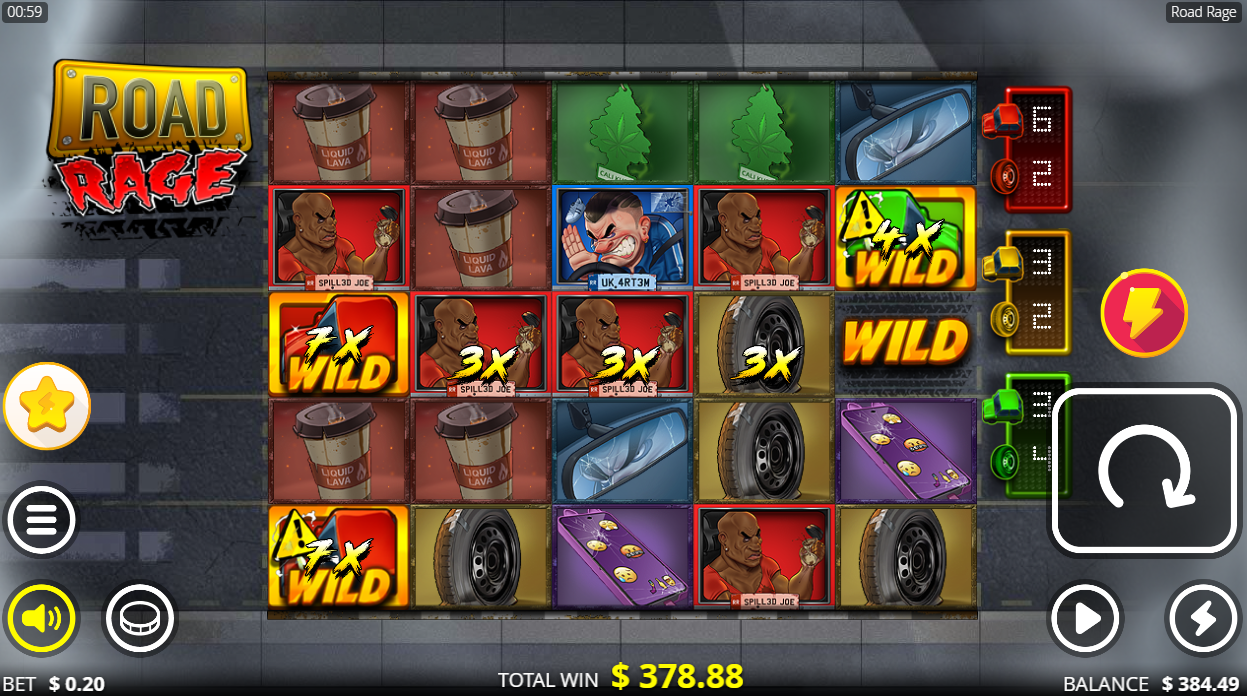Click the pink lightning bolt booster icon
Image resolution: width=1247 pixels, height=696 pixels.
1144,313
